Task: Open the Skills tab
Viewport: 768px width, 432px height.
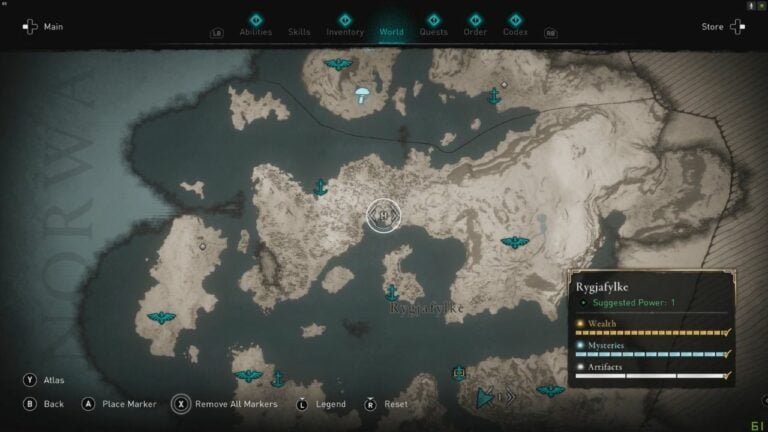Action: click(x=299, y=32)
